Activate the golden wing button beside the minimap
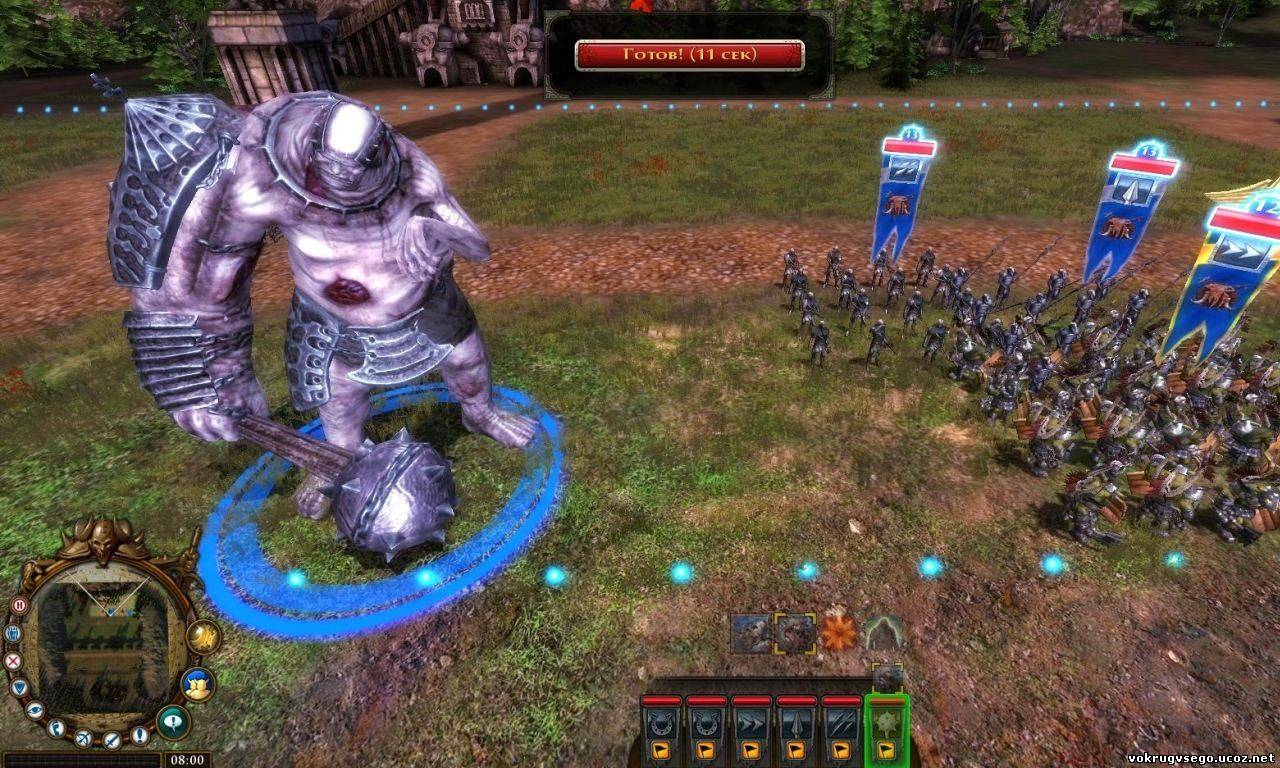The width and height of the screenshot is (1280, 768). 203,637
